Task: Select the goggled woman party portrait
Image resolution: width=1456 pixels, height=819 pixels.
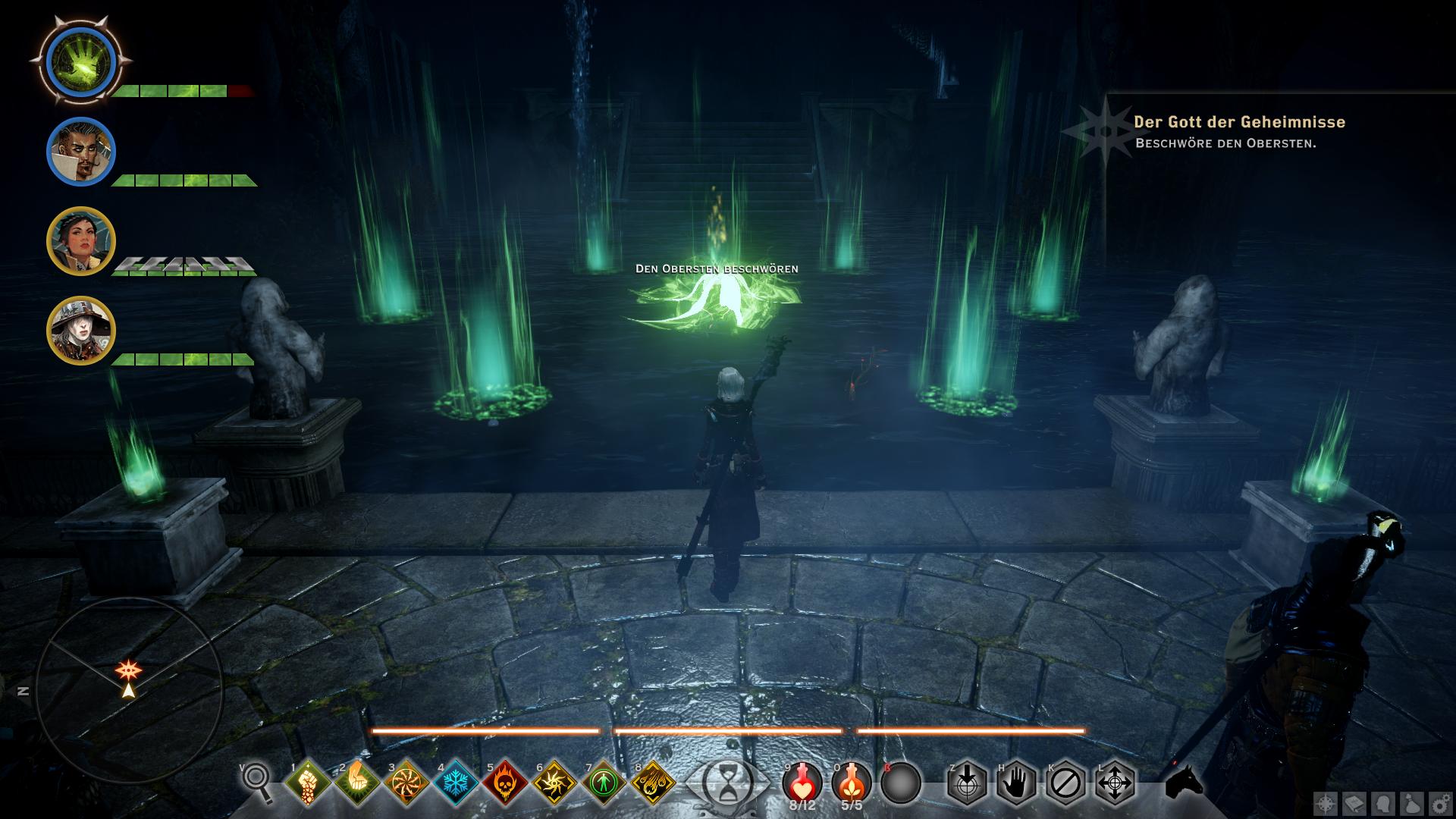Action: pos(80,241)
